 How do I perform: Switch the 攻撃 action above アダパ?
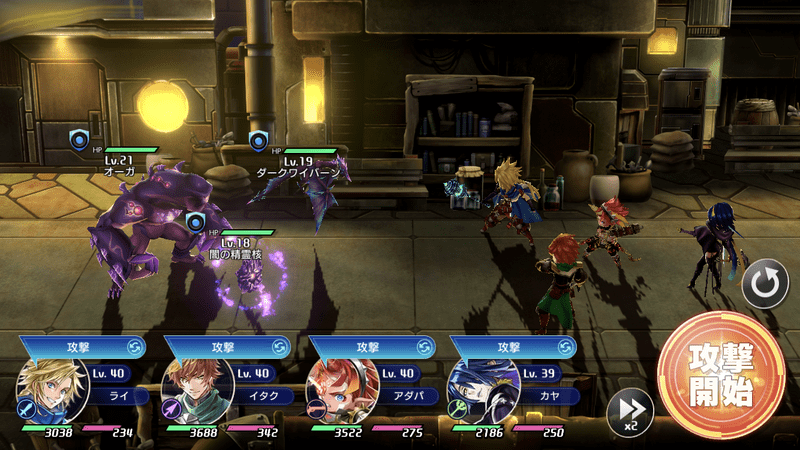[423, 346]
